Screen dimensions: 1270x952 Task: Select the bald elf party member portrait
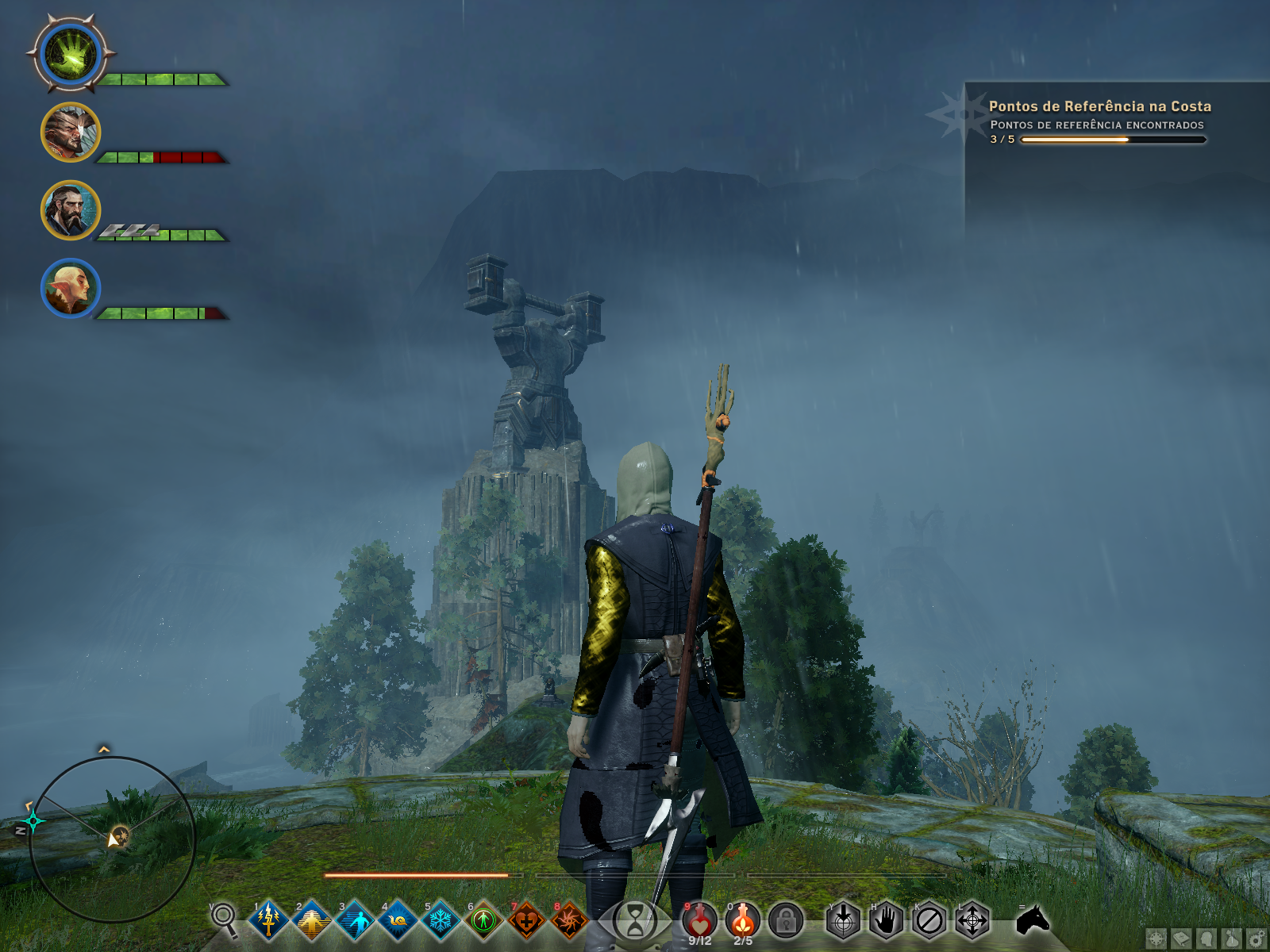(71, 287)
